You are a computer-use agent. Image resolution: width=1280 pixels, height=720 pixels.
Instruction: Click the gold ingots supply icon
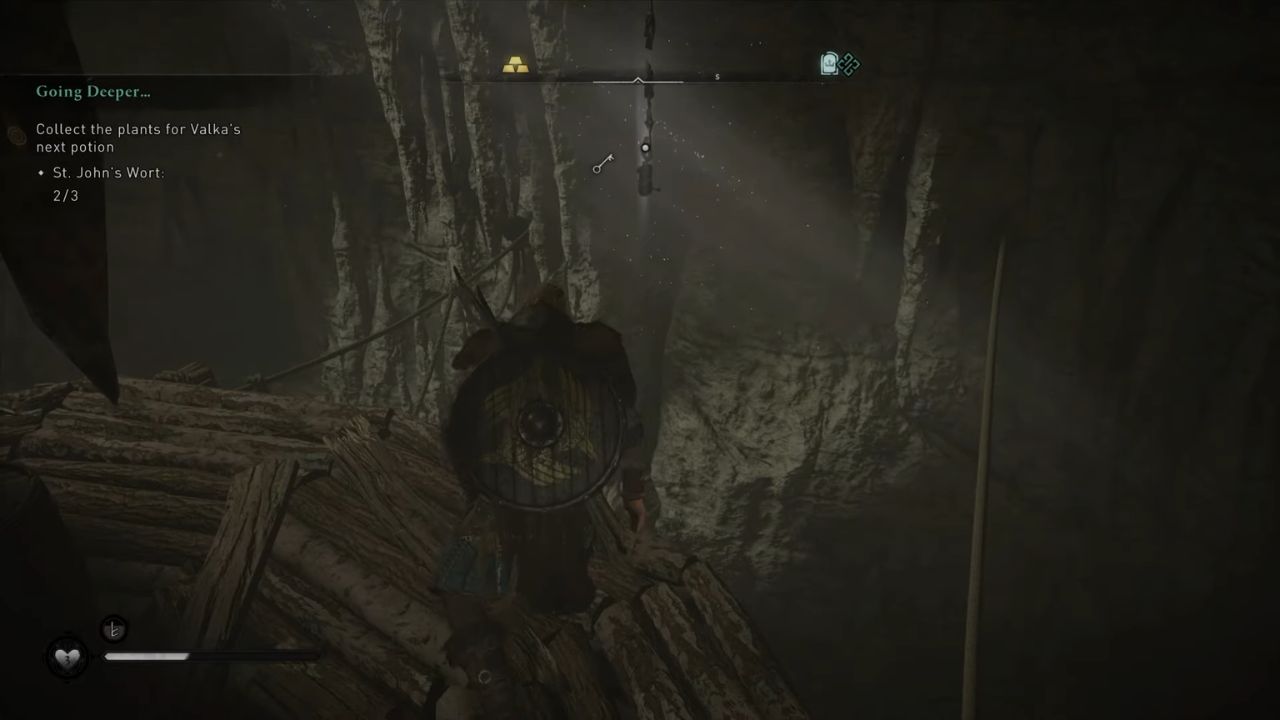(516, 64)
